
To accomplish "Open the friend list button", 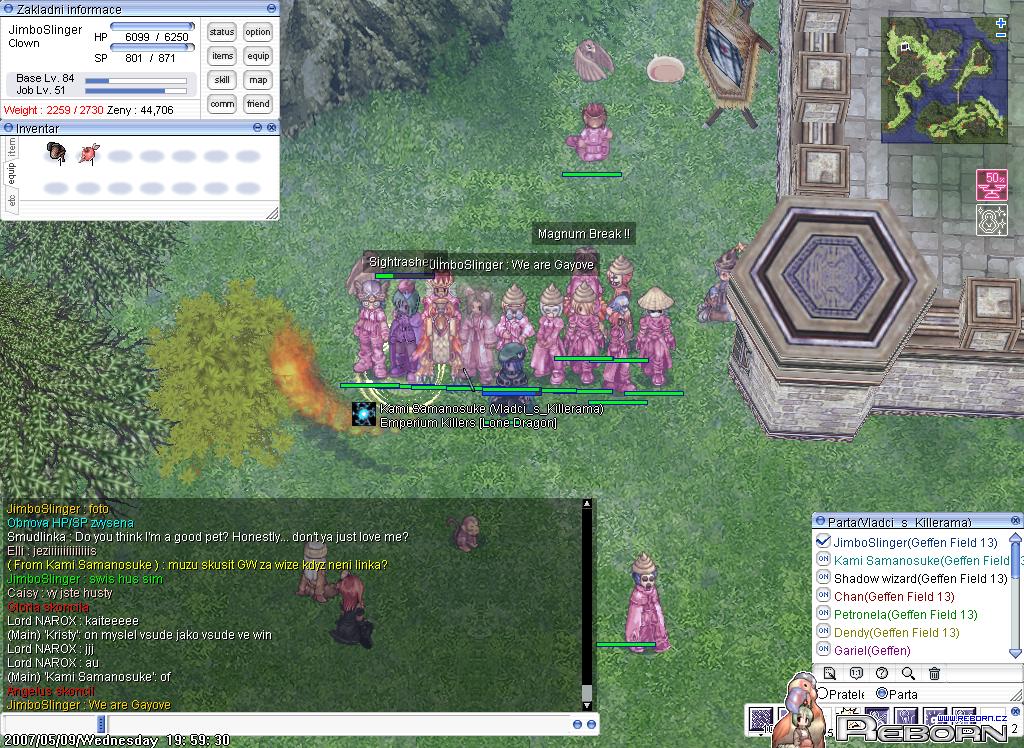I will (x=258, y=104).
